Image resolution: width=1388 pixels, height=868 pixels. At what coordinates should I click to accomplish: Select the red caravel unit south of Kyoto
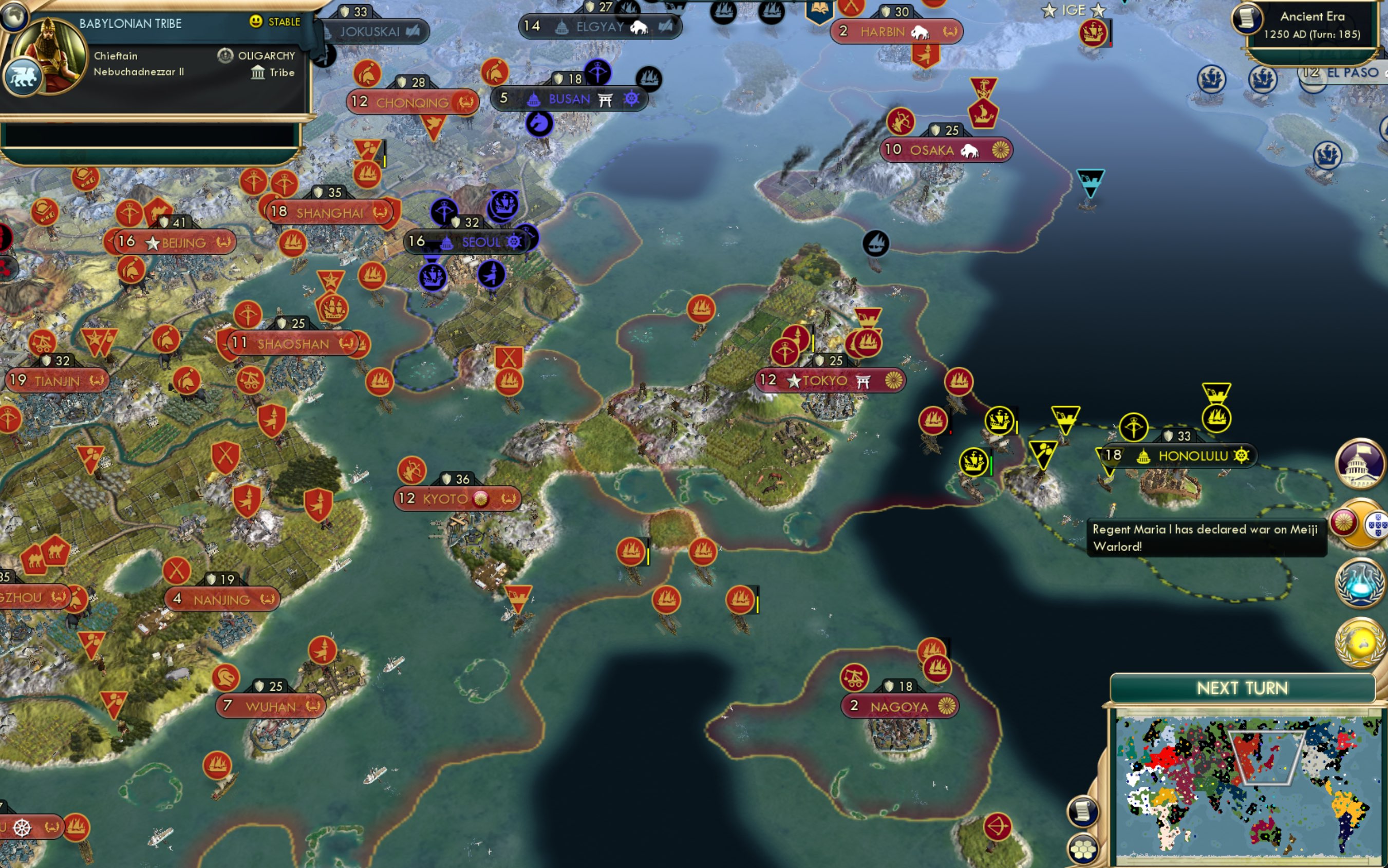631,551
